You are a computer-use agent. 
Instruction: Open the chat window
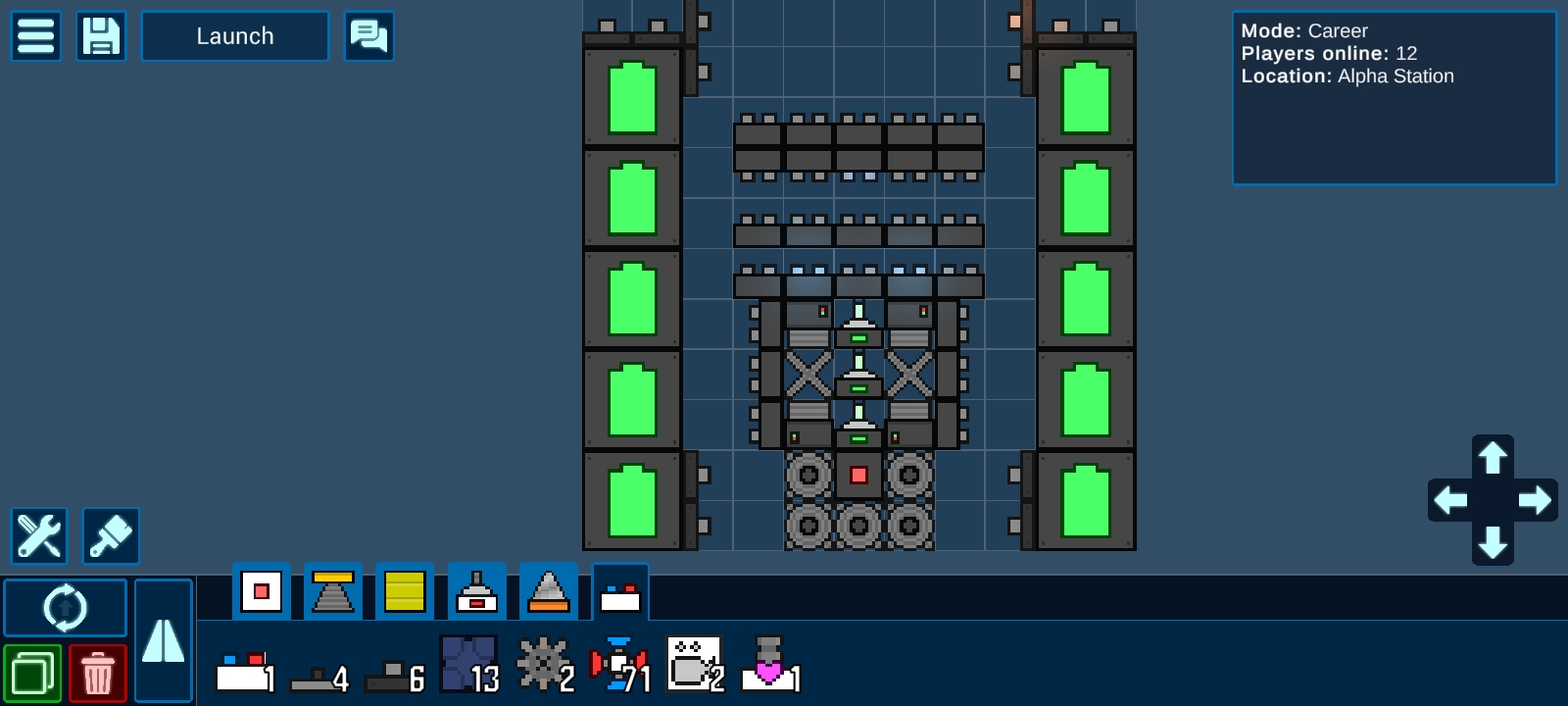[x=369, y=36]
